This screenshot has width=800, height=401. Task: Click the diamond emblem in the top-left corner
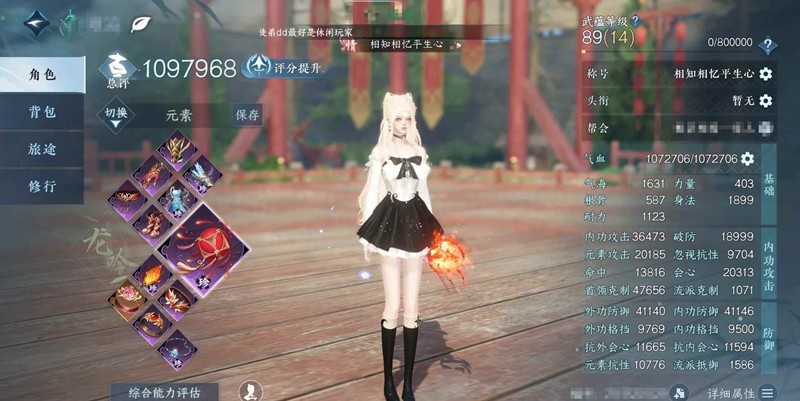pyautogui.click(x=39, y=22)
